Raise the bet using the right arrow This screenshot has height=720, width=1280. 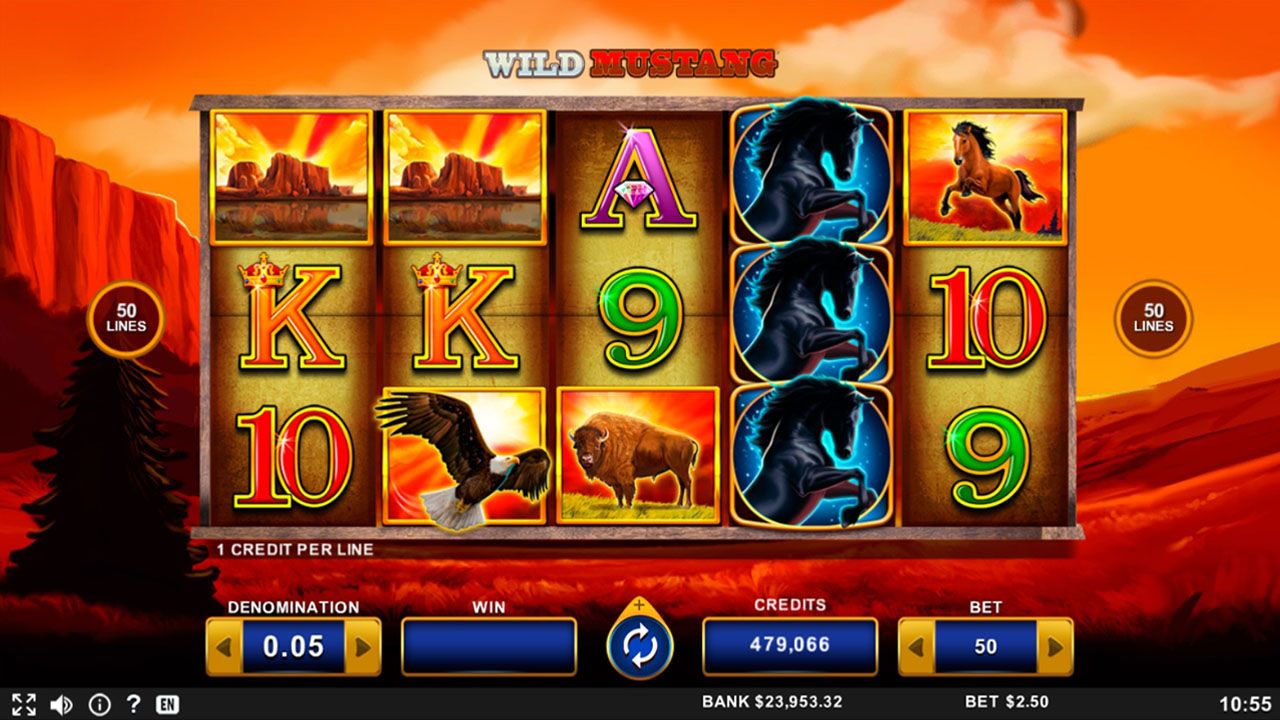point(1054,647)
